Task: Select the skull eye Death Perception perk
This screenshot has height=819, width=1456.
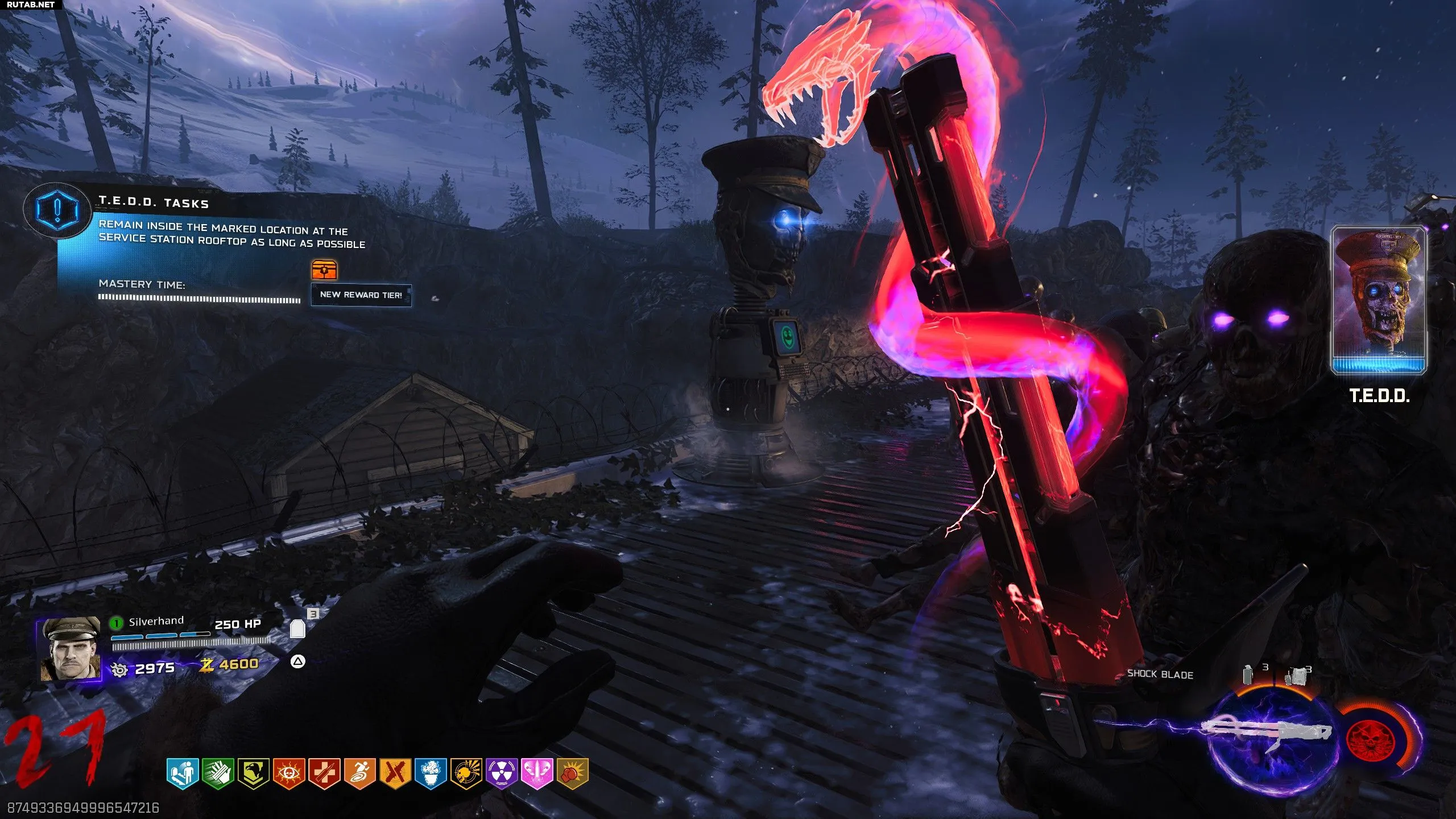Action: click(x=289, y=773)
